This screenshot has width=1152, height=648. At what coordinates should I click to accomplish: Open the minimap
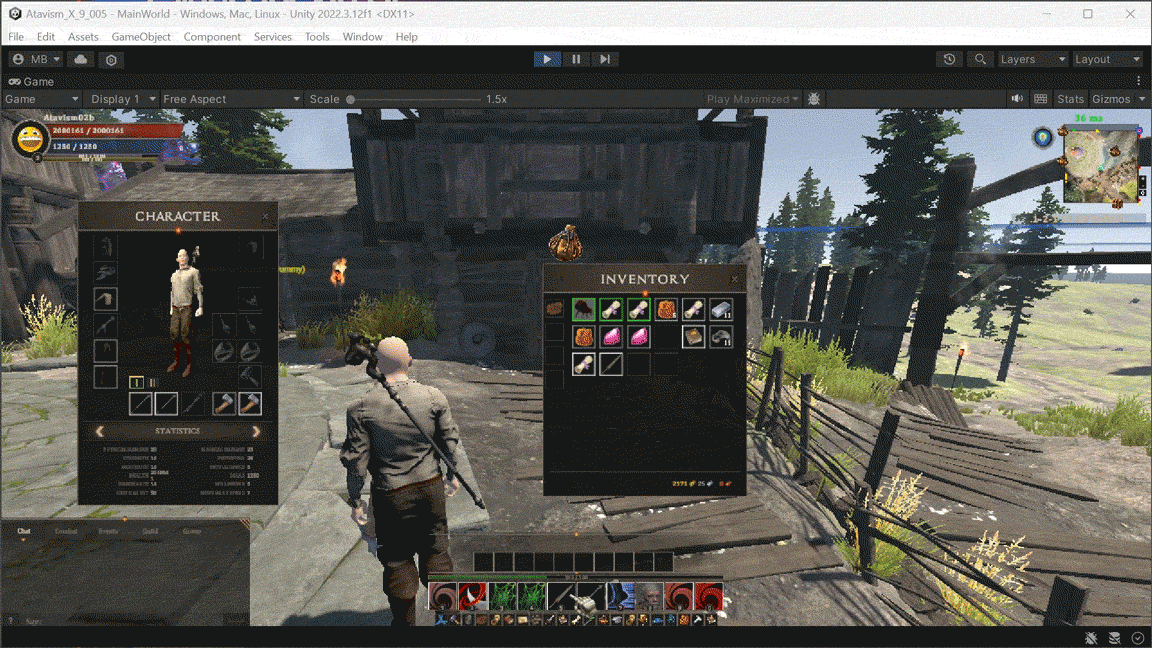(1100, 165)
